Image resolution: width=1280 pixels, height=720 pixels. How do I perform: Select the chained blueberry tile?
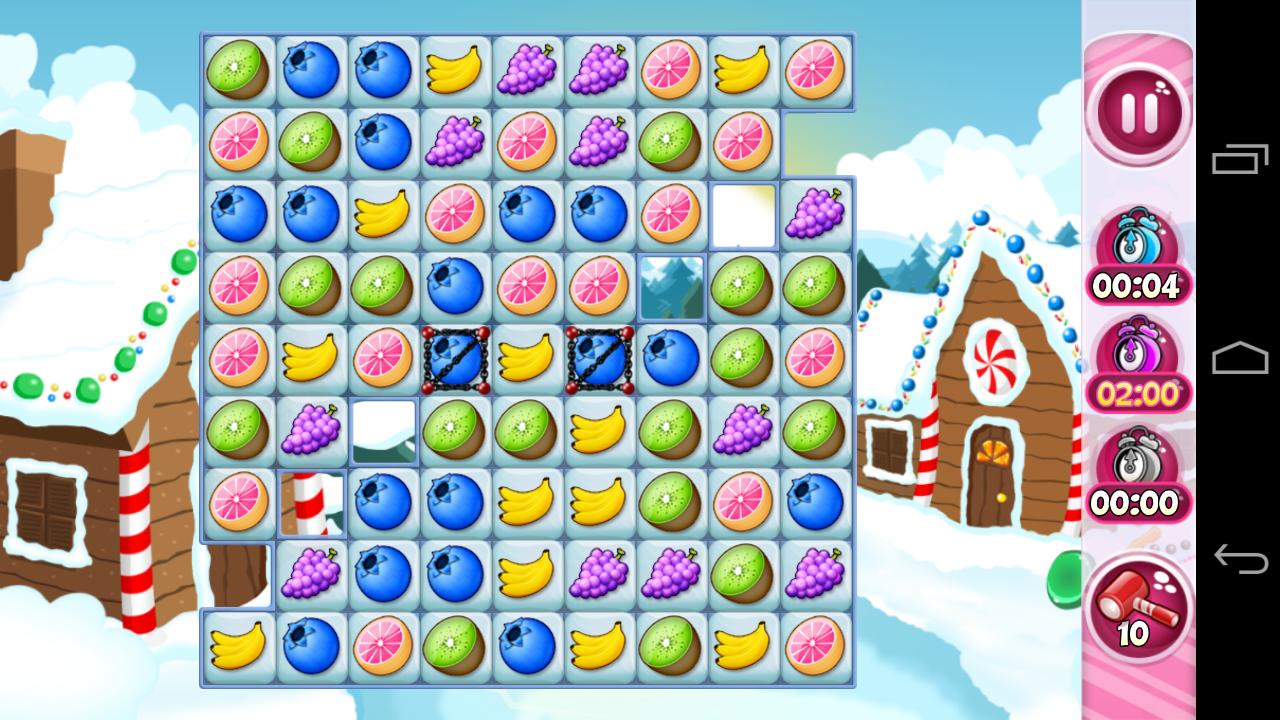coord(455,358)
